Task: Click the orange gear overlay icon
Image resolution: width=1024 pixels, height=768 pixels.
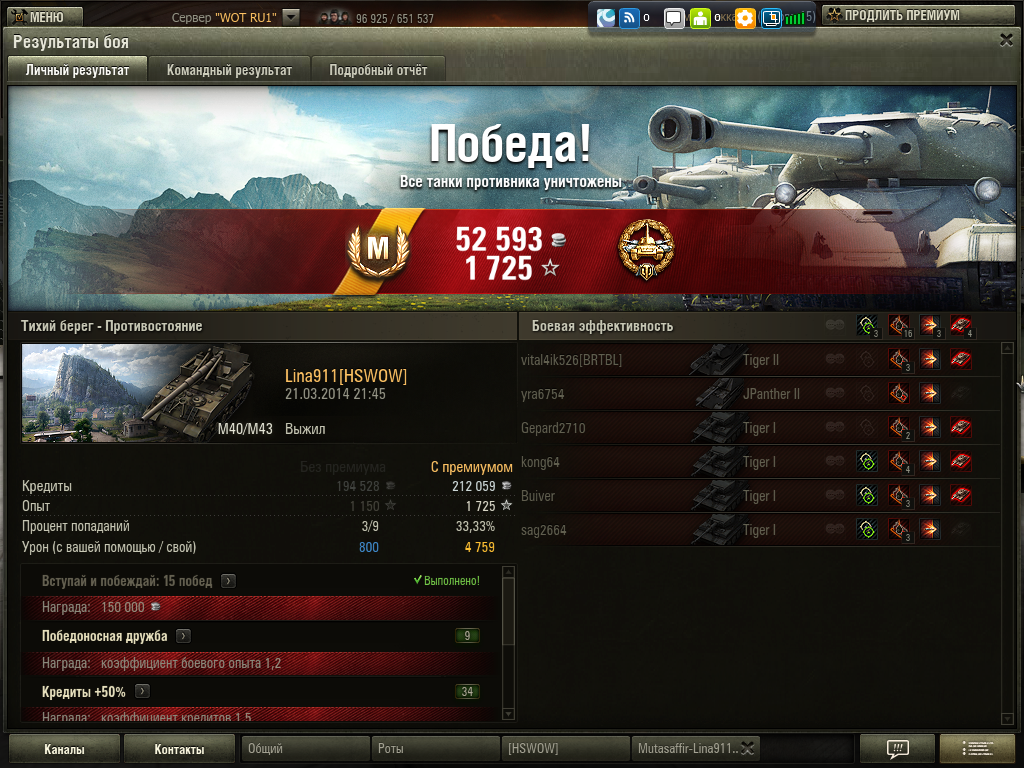Action: click(x=745, y=18)
